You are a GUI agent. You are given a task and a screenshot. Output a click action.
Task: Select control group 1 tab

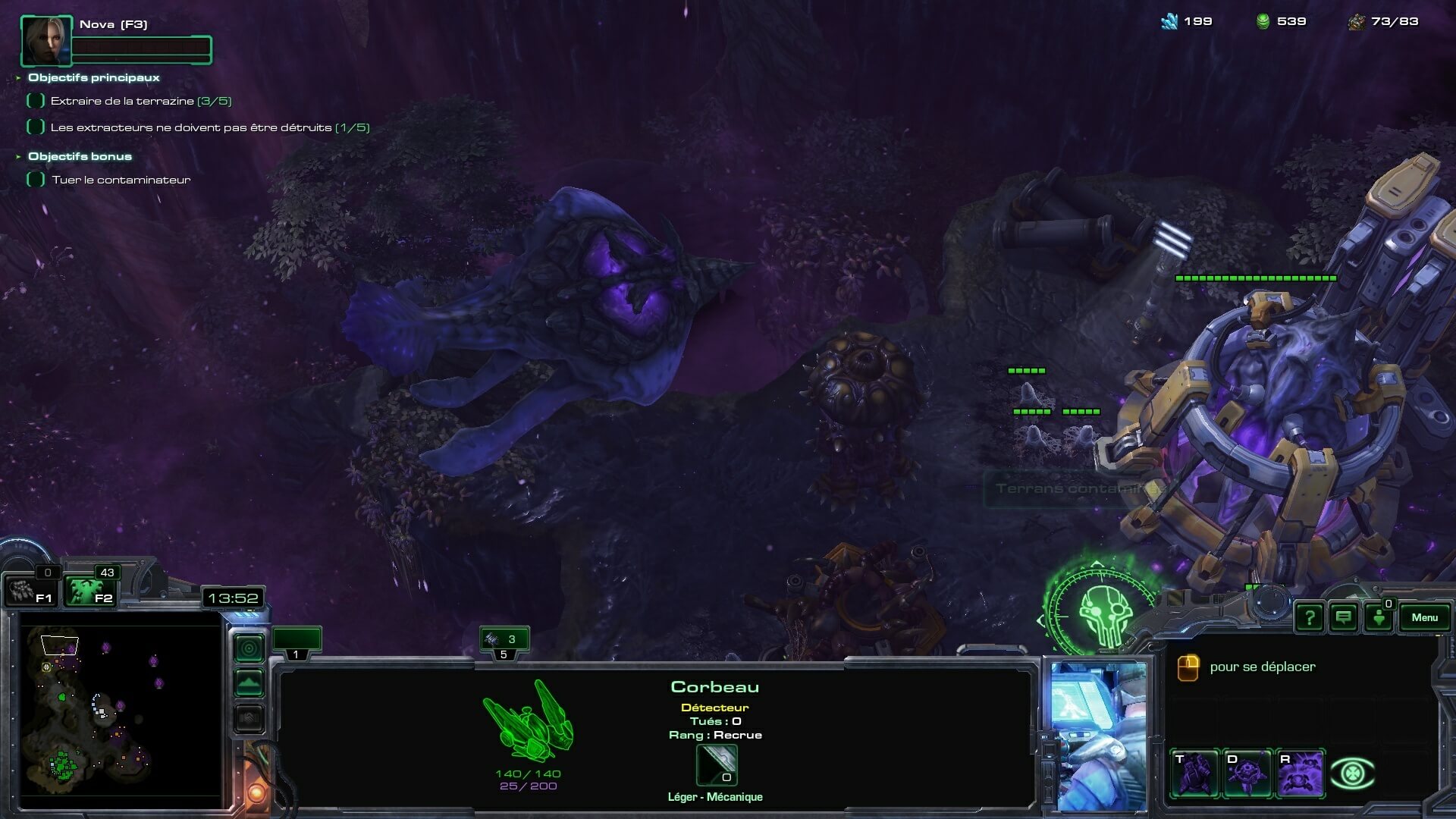297,643
